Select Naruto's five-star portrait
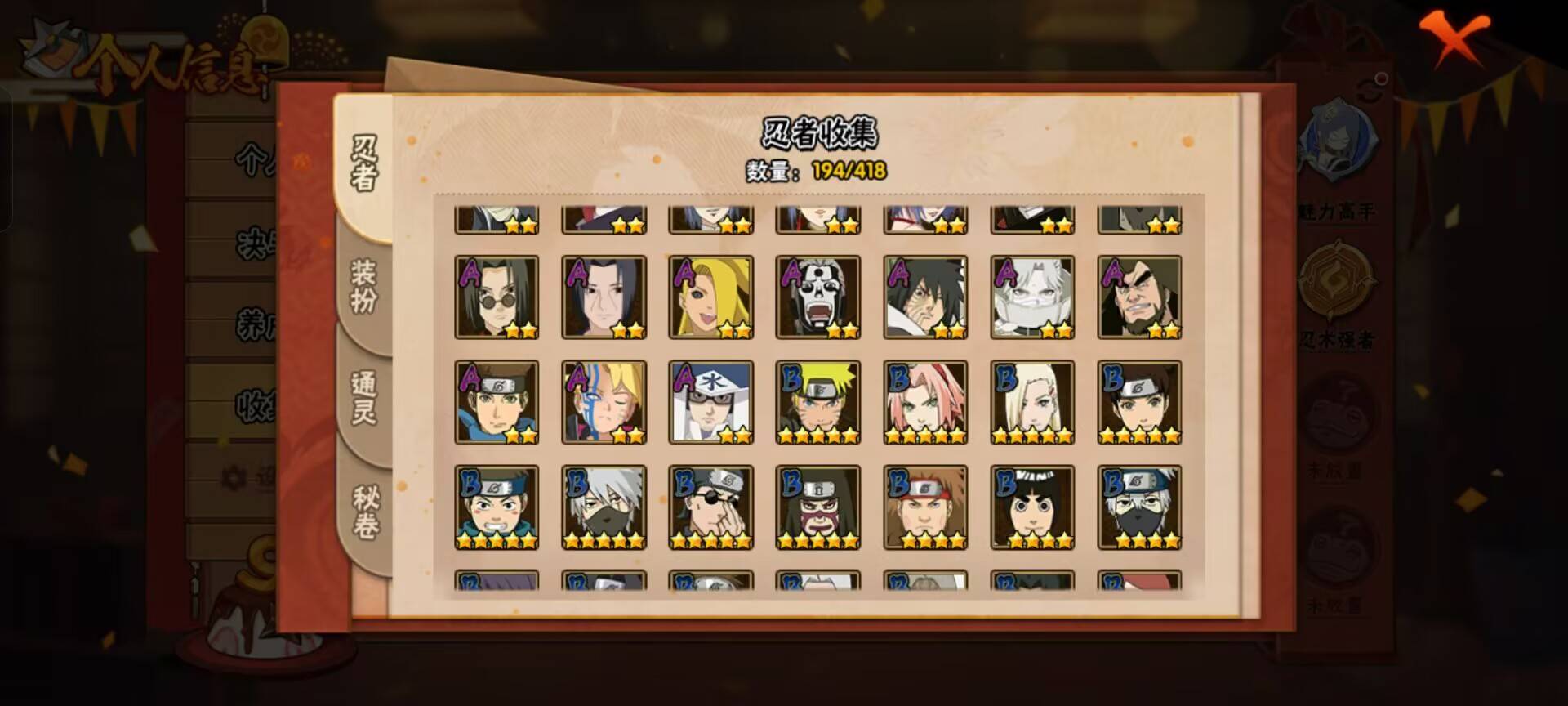Screen dimensions: 1568x706 coord(817,400)
